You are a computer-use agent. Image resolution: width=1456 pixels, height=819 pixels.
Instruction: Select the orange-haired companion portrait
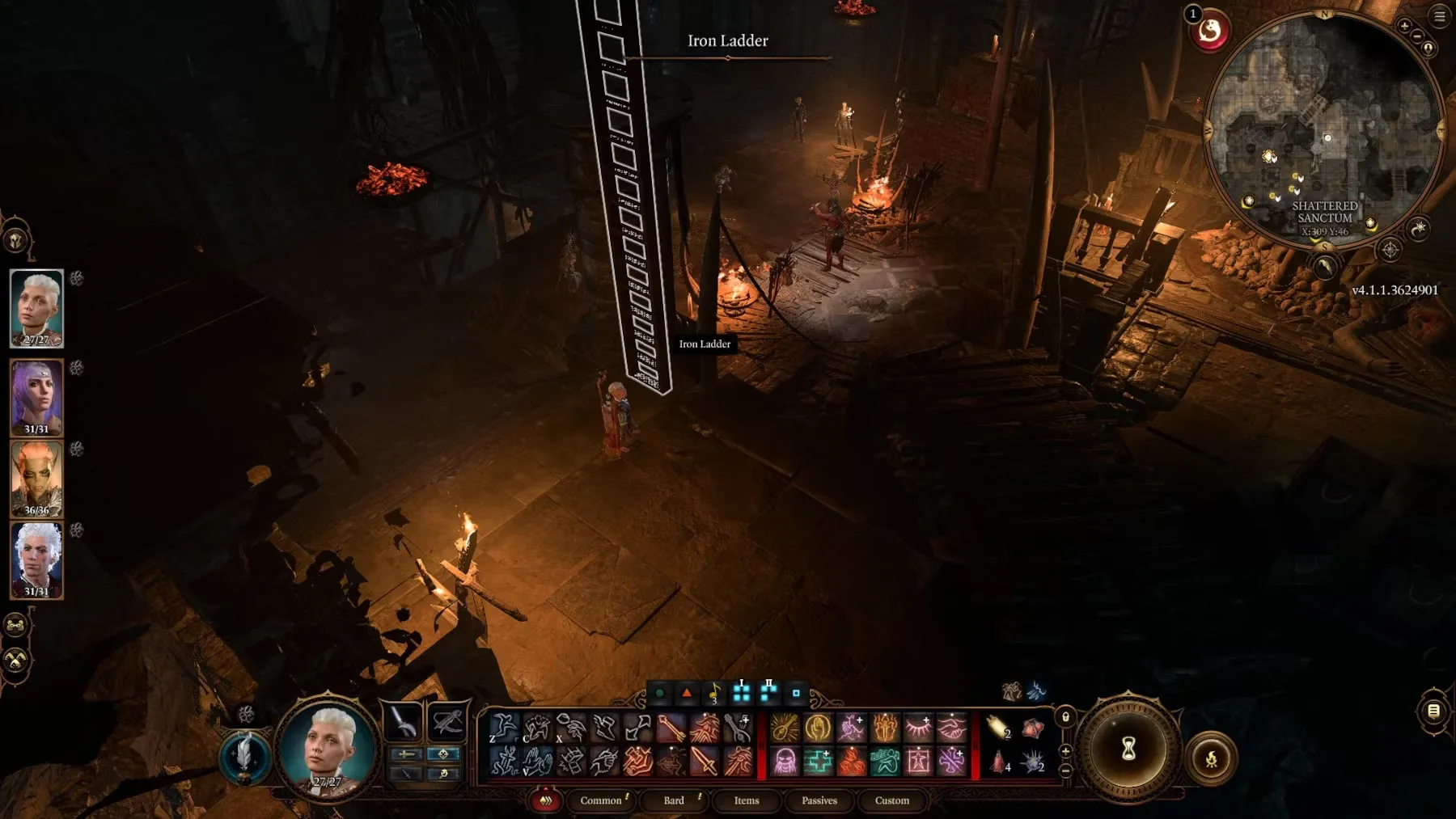(36, 479)
